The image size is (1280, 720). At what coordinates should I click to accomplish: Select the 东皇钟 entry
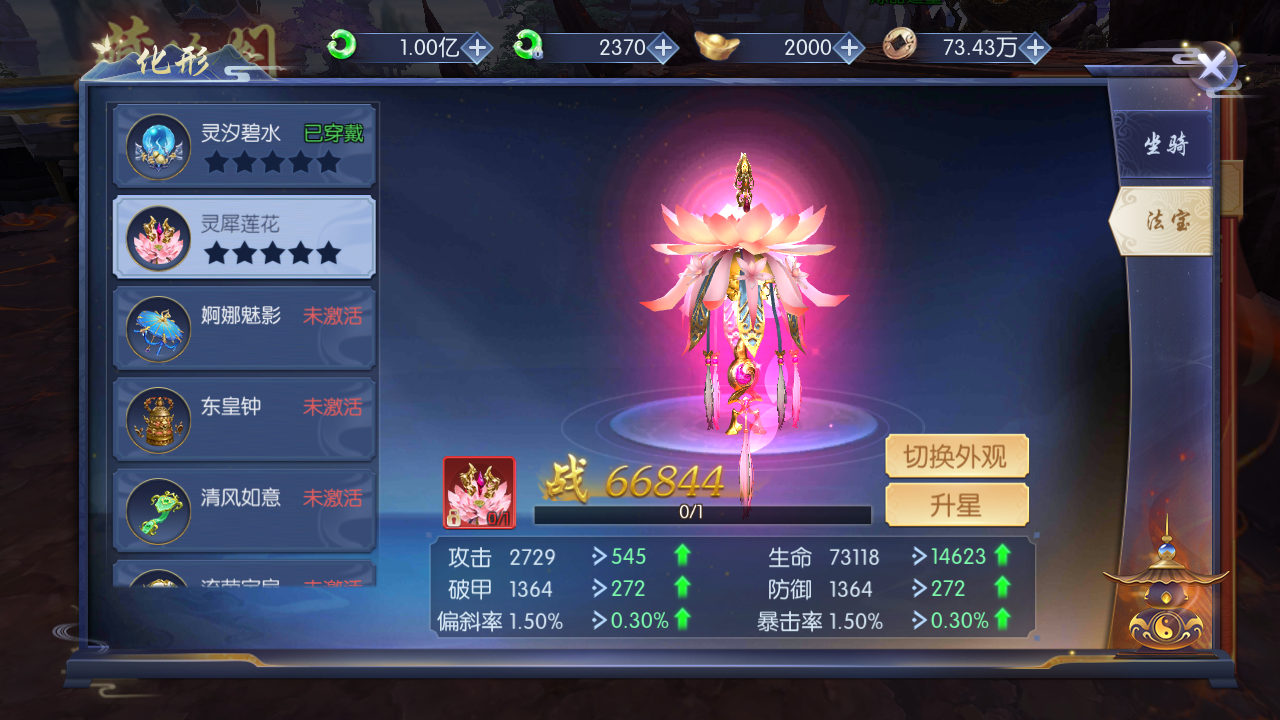tap(246, 419)
